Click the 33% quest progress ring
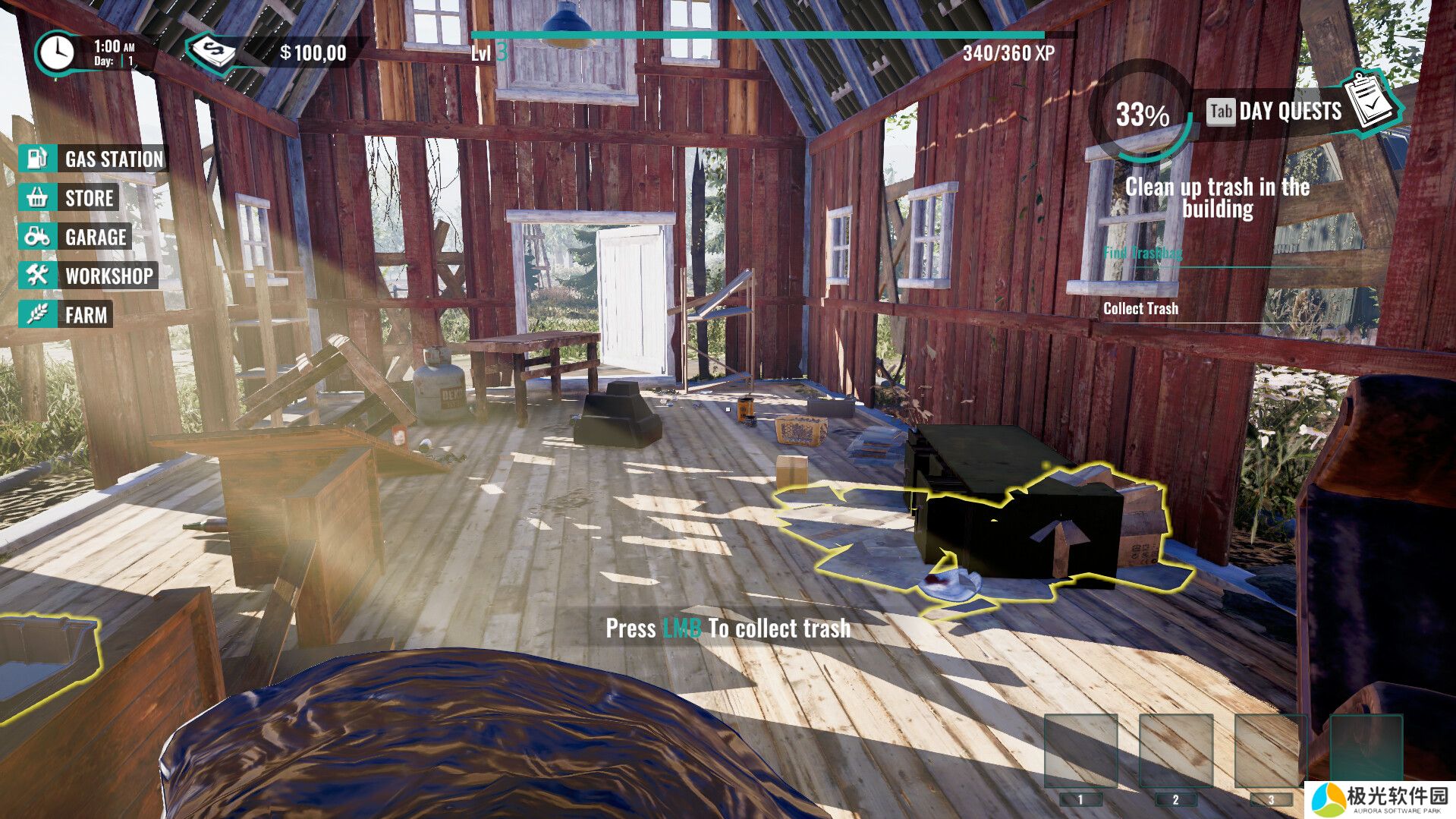 tap(1142, 114)
